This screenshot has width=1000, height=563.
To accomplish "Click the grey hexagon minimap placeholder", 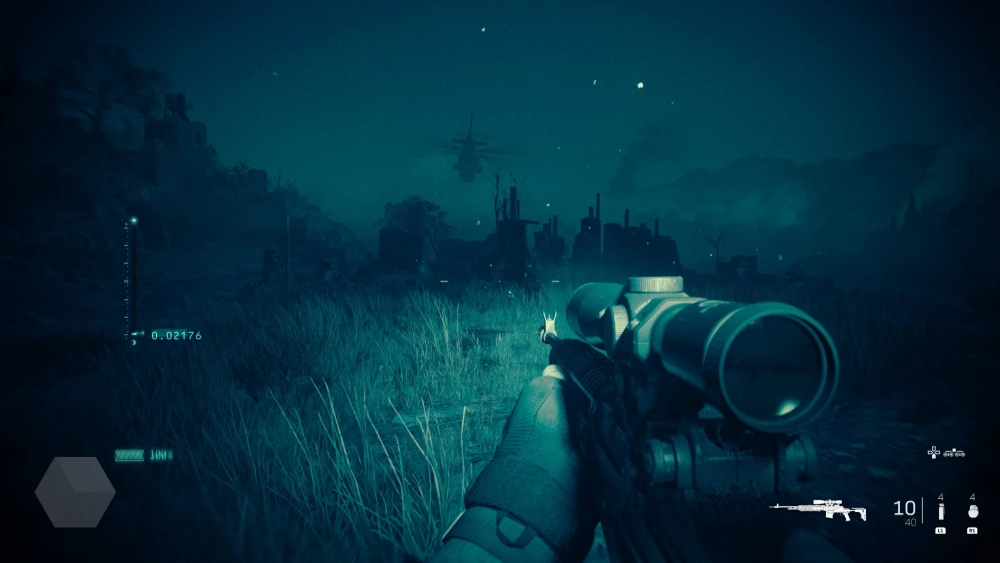I will pyautogui.click(x=75, y=492).
